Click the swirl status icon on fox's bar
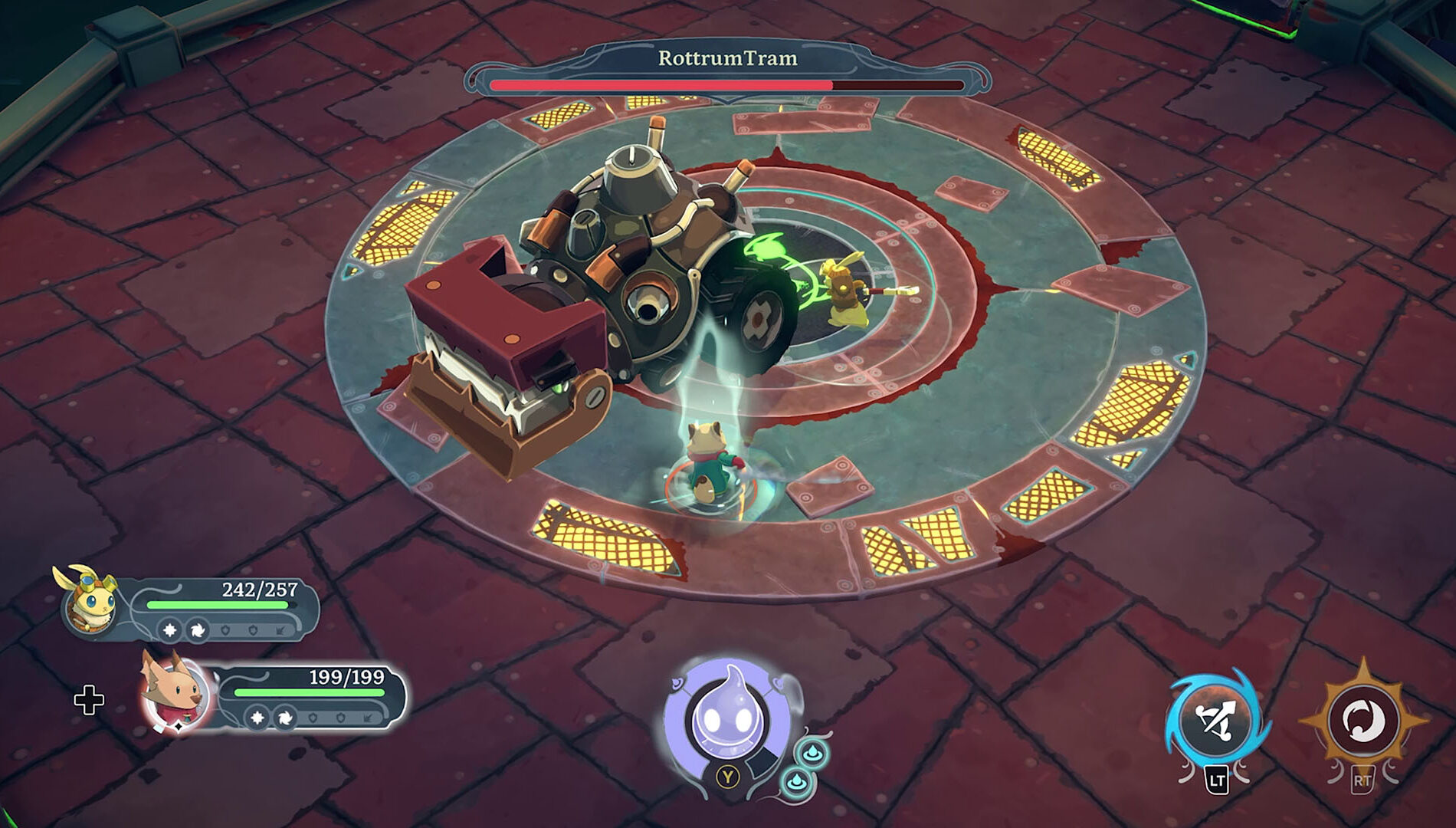Image resolution: width=1456 pixels, height=828 pixels. pos(287,719)
